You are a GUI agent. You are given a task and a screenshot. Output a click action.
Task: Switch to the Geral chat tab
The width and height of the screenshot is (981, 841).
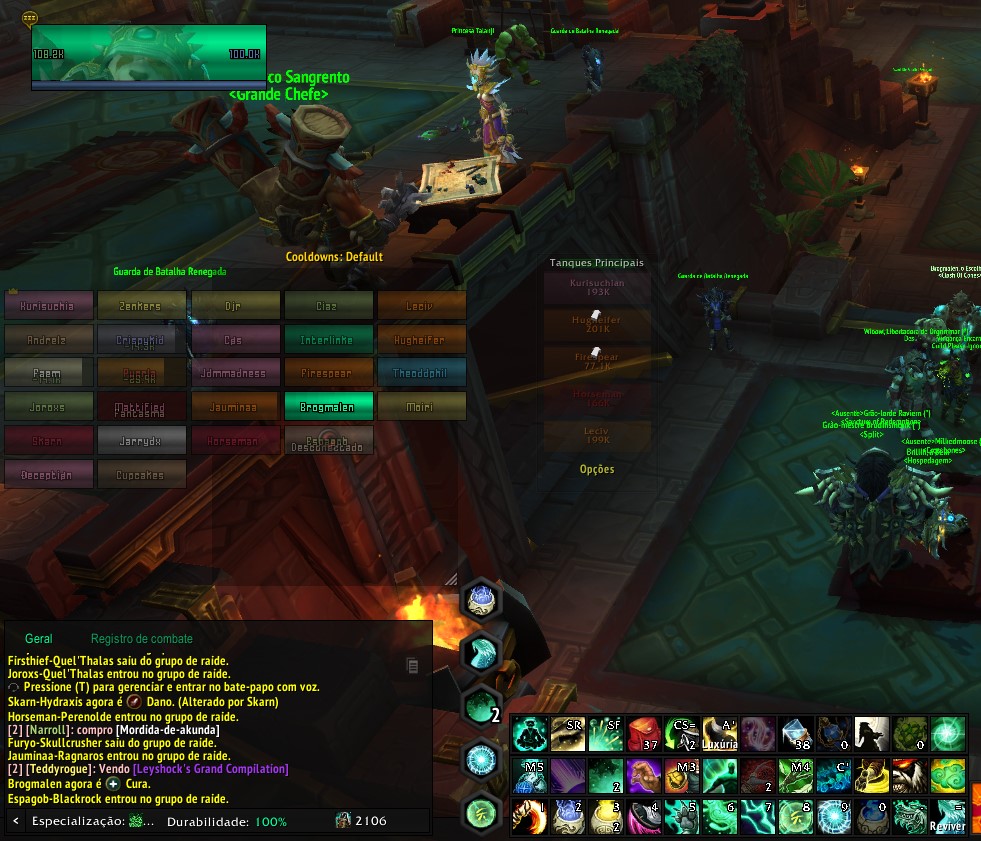[x=39, y=638]
